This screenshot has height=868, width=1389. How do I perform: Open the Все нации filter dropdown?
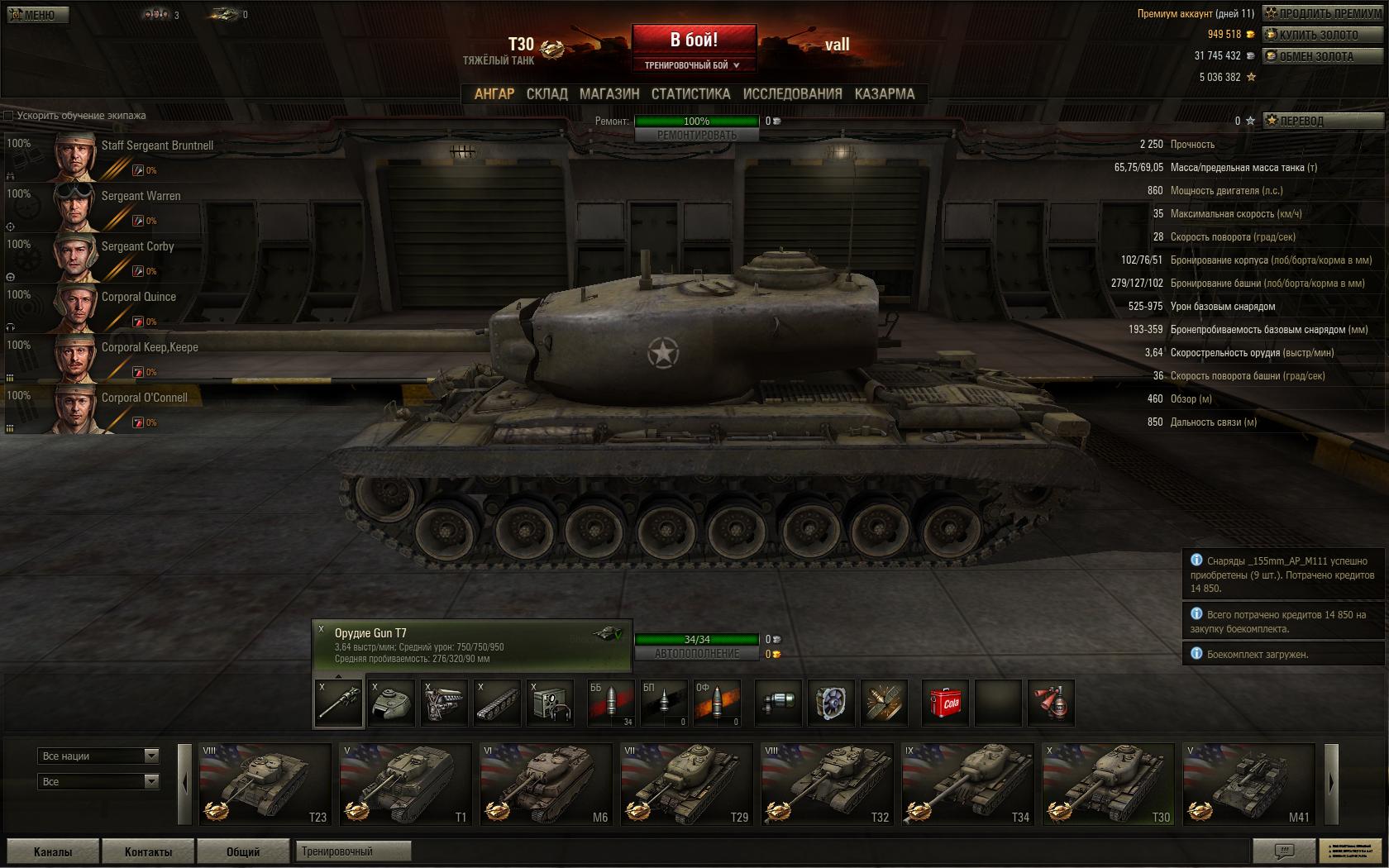tap(98, 756)
